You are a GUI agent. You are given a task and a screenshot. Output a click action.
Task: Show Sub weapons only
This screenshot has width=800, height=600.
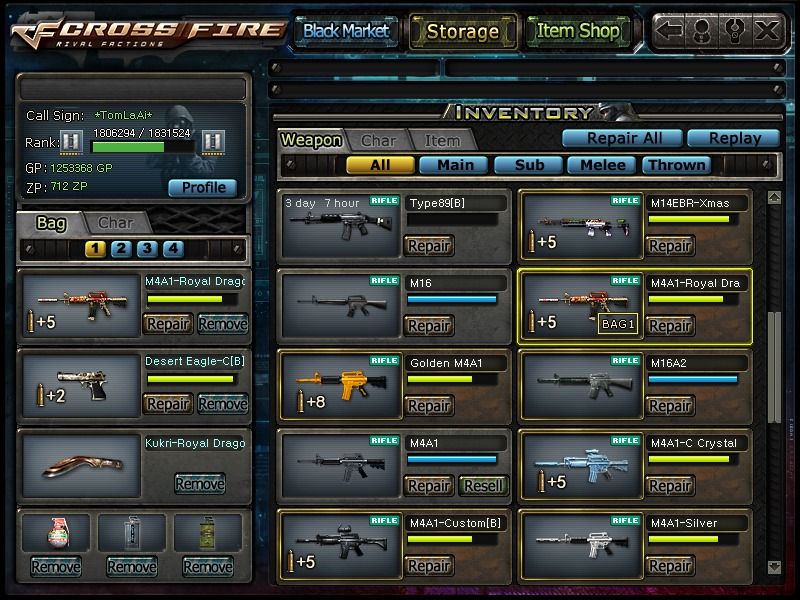(x=528, y=165)
